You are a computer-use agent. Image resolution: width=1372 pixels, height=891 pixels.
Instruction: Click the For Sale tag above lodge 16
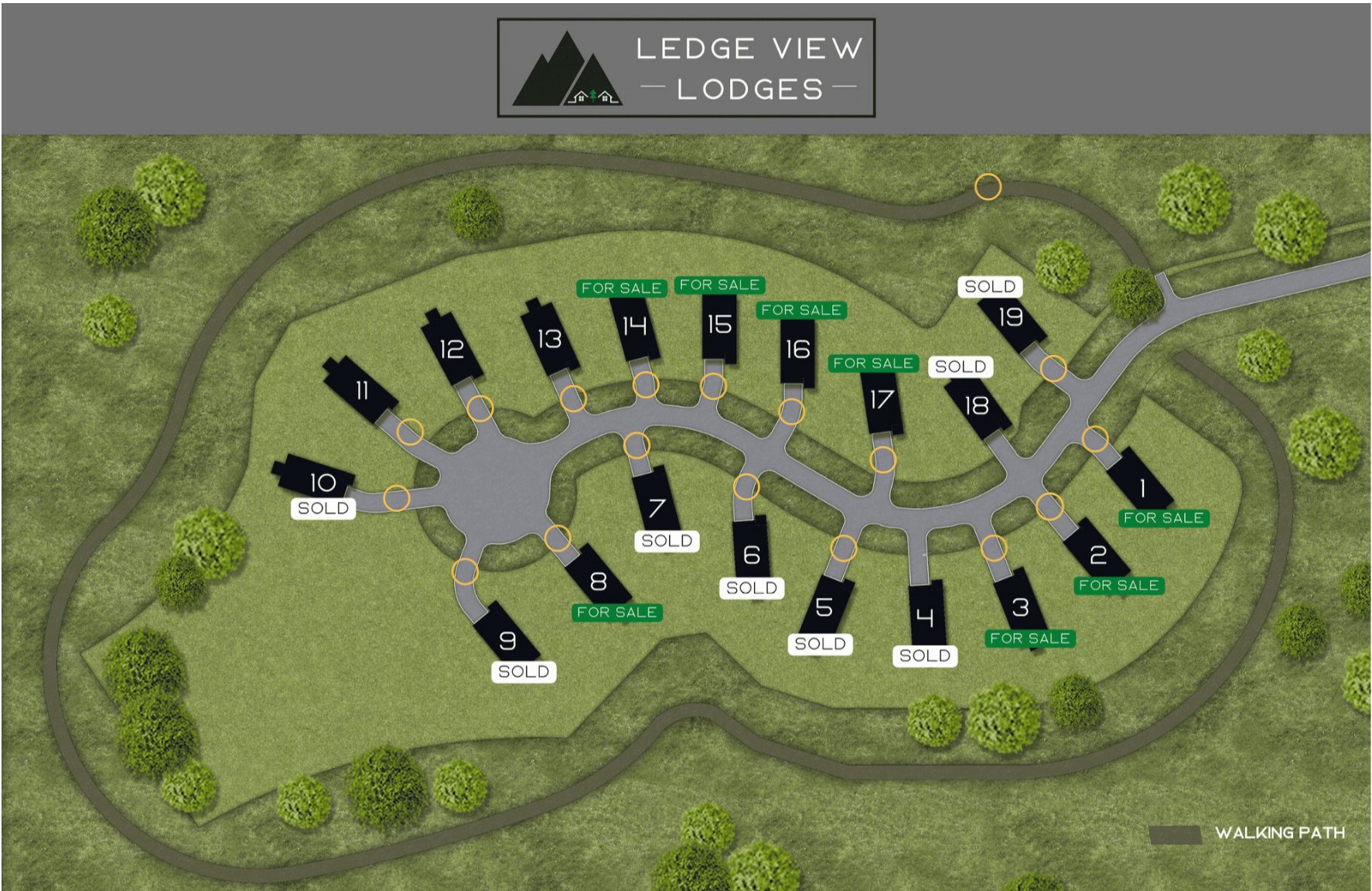point(801,310)
